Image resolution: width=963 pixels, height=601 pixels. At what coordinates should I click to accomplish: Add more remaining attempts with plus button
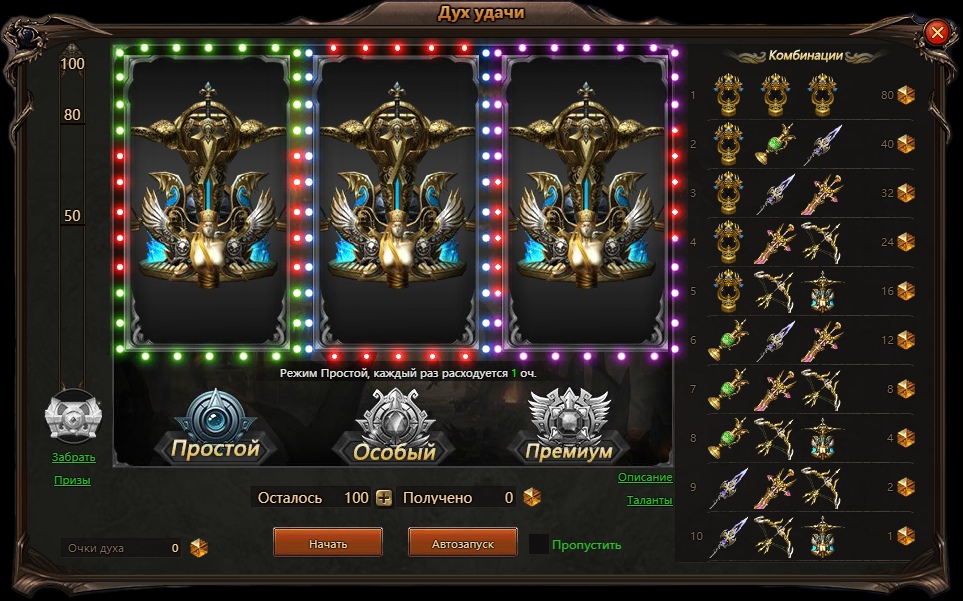point(384,497)
